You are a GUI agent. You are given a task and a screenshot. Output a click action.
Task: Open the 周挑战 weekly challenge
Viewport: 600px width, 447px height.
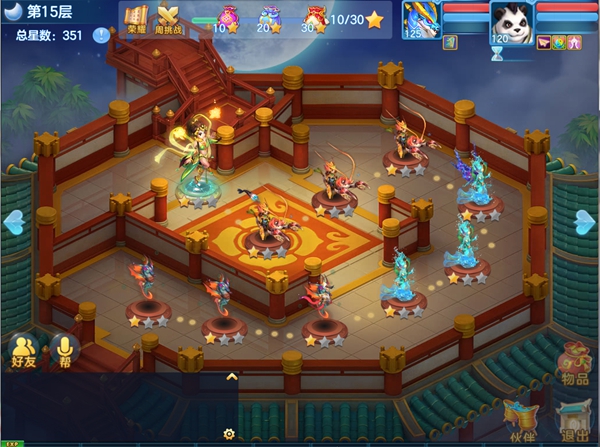[x=168, y=19]
